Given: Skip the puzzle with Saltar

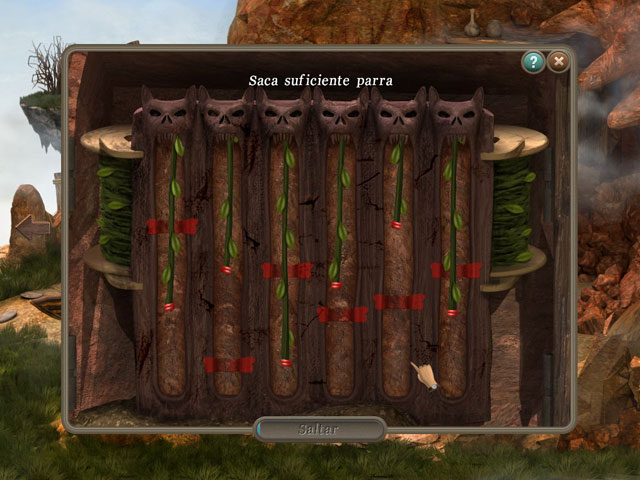Looking at the screenshot, I should click(x=320, y=429).
